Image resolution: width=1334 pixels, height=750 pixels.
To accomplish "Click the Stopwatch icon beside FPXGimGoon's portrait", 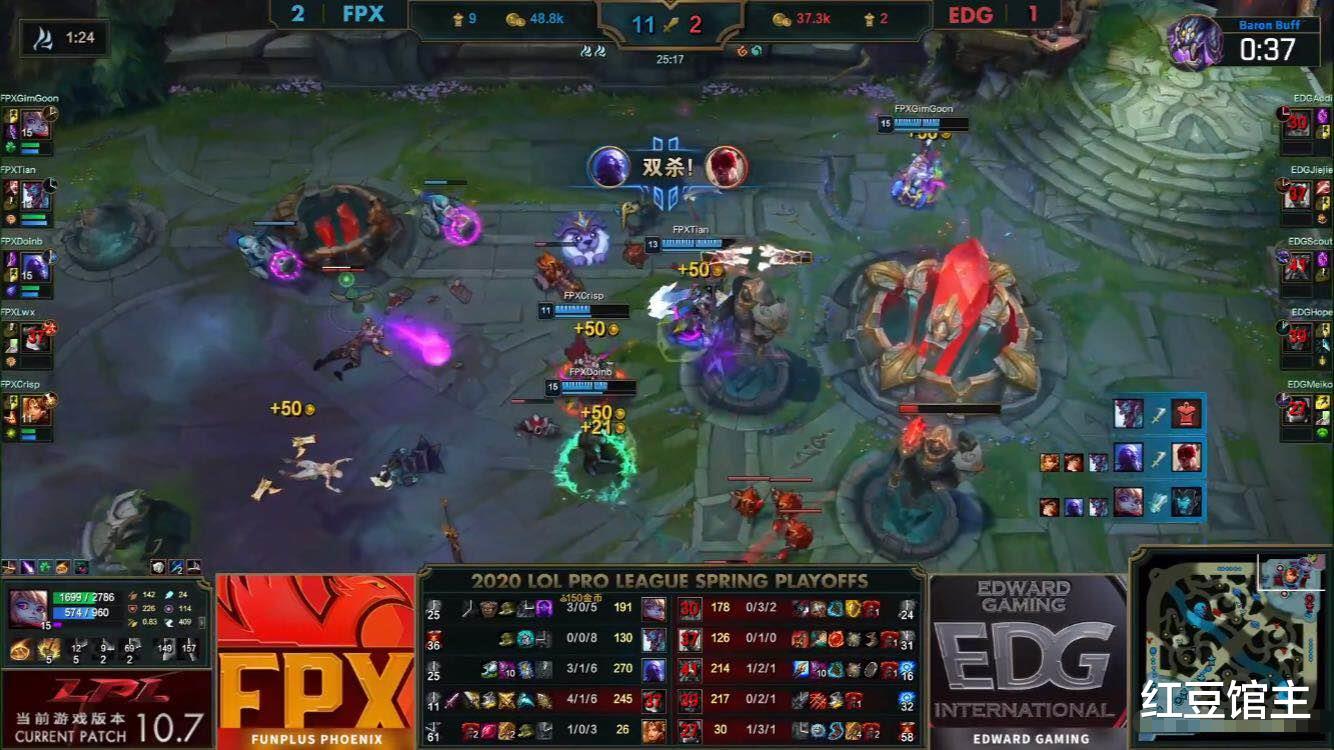I will coord(50,115).
